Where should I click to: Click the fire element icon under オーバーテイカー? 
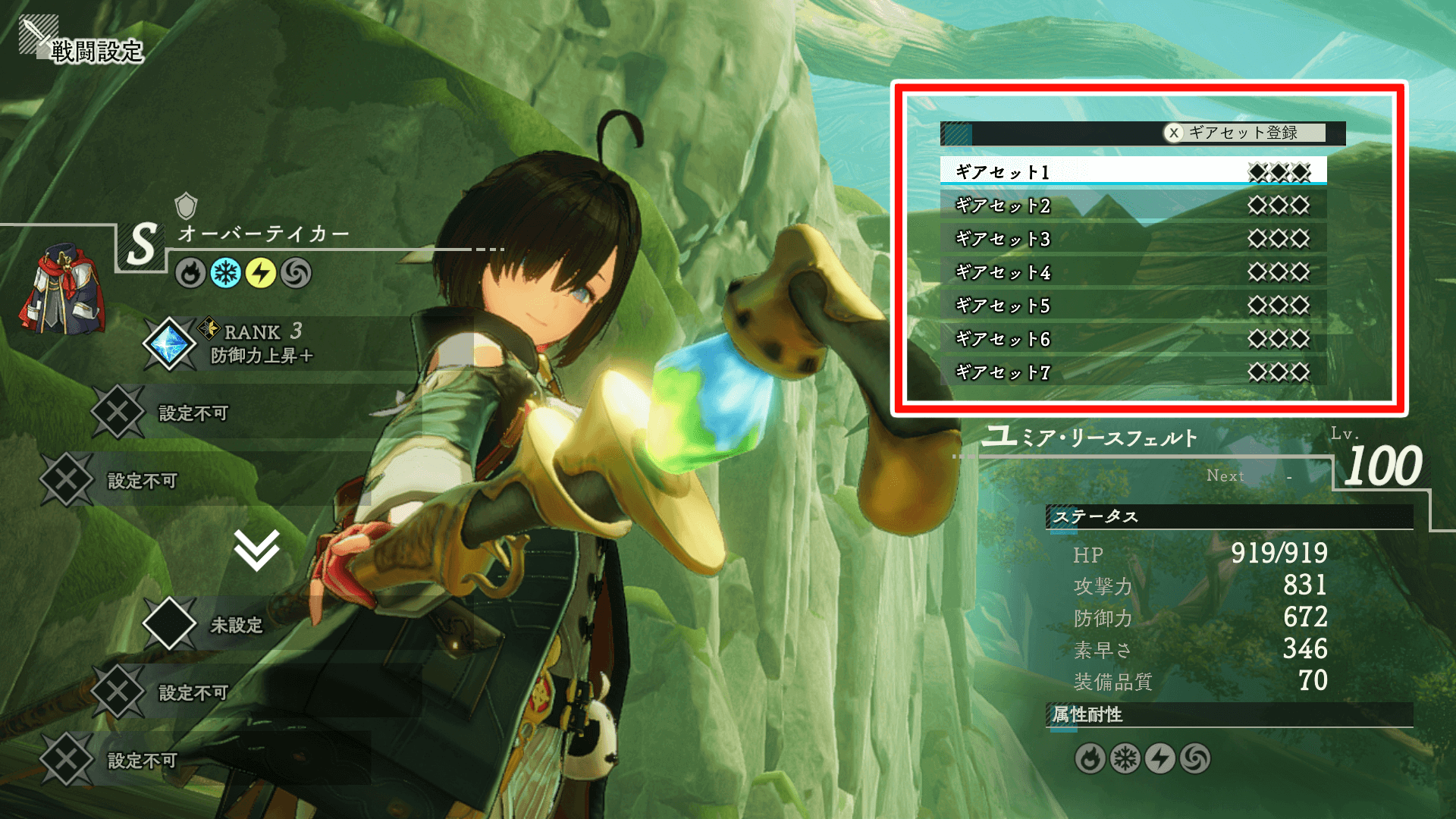pyautogui.click(x=190, y=273)
